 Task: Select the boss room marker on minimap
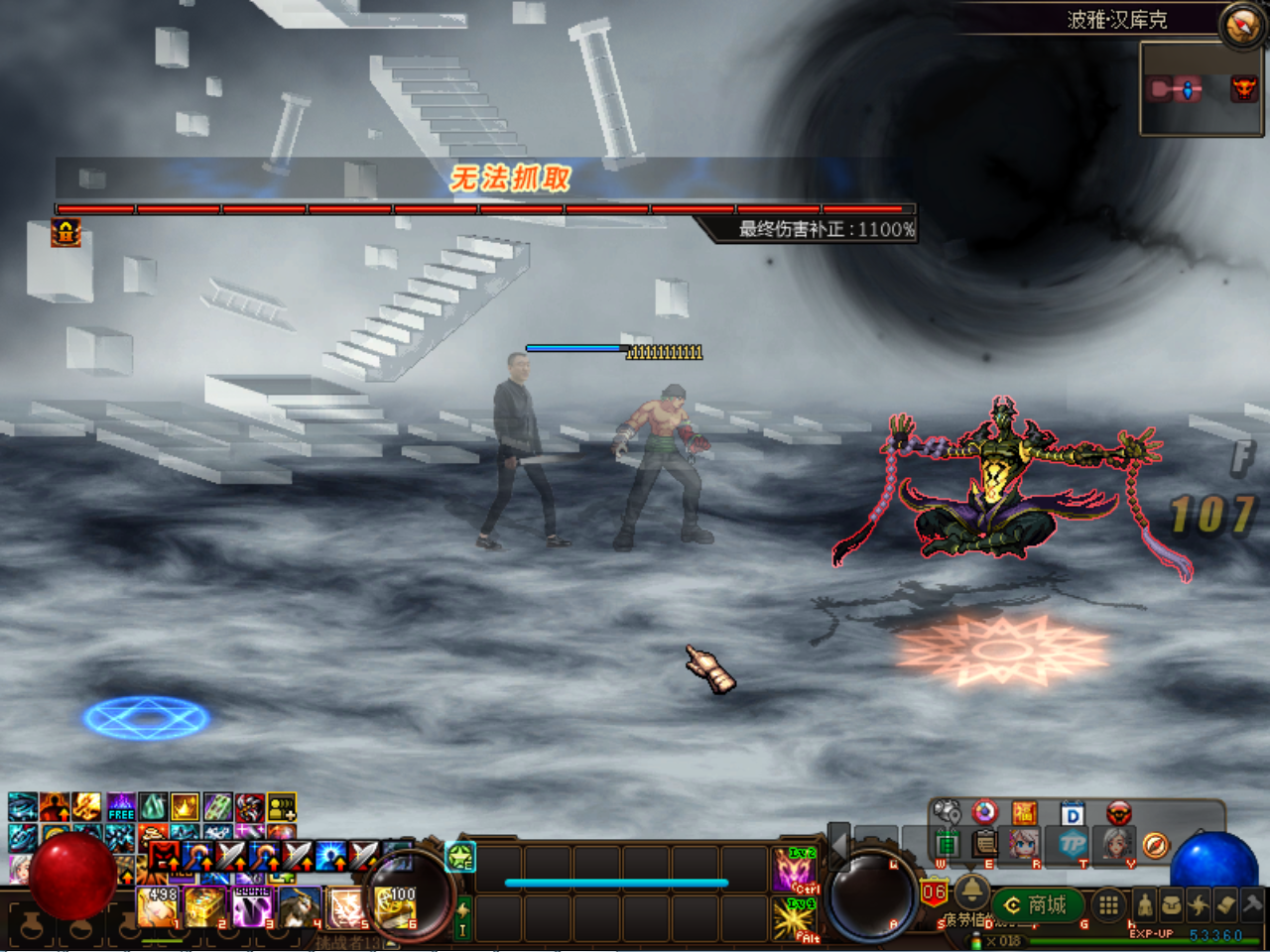point(1243,89)
